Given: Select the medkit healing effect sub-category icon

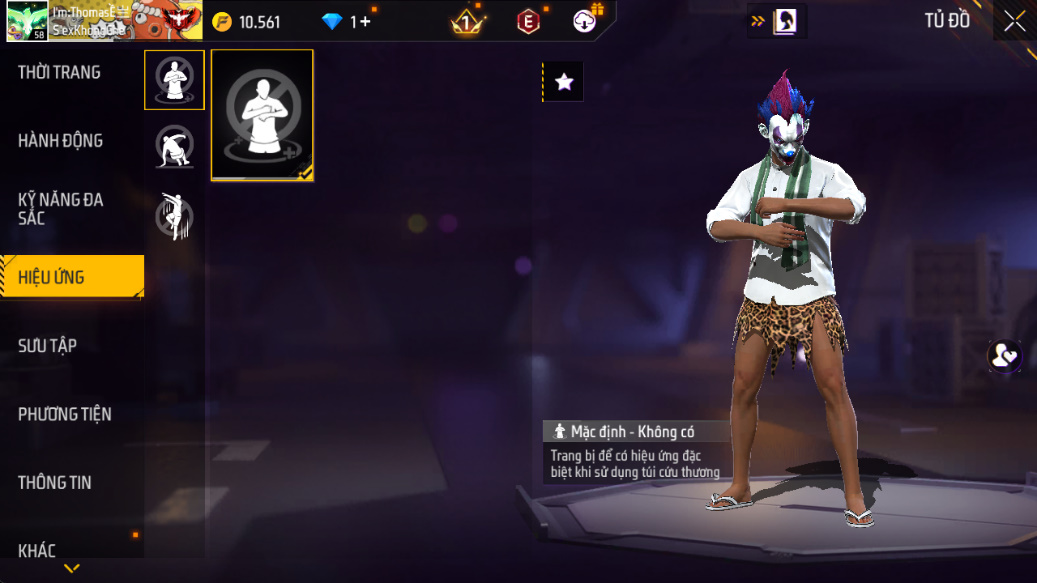Looking at the screenshot, I should click(x=174, y=80).
